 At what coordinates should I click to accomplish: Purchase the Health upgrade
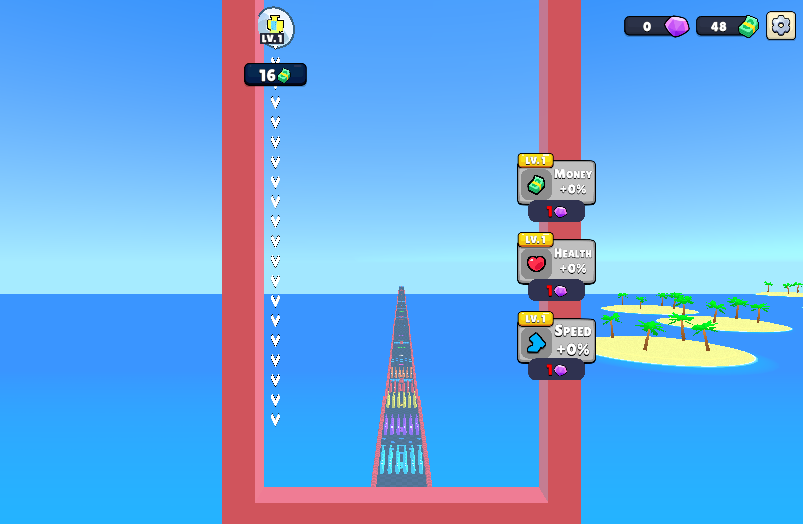pos(556,290)
